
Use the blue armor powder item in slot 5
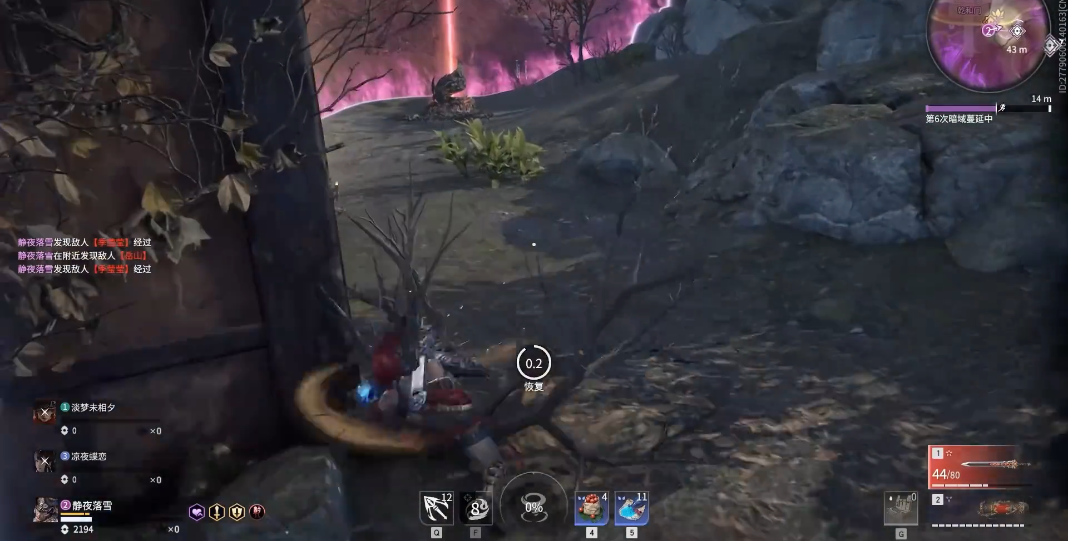(x=631, y=508)
